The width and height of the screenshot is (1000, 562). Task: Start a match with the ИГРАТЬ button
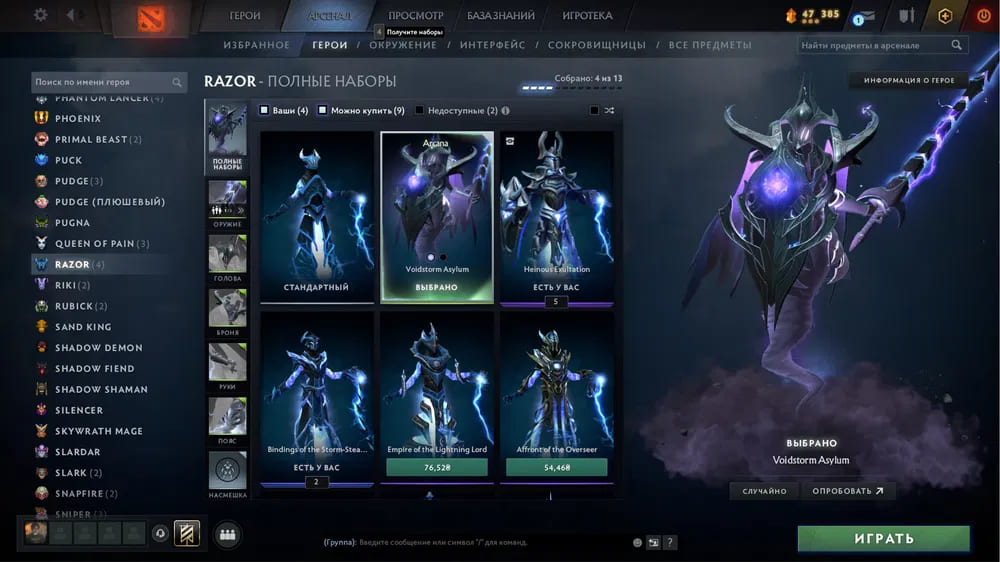coord(883,539)
